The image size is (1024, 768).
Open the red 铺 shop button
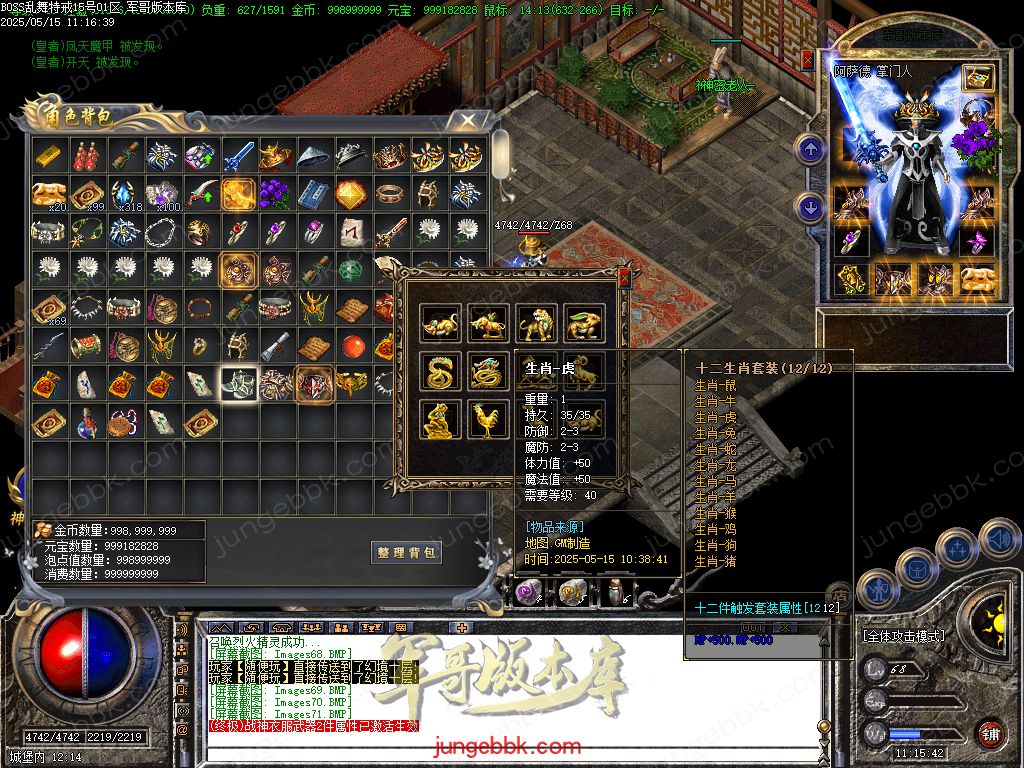[990, 731]
